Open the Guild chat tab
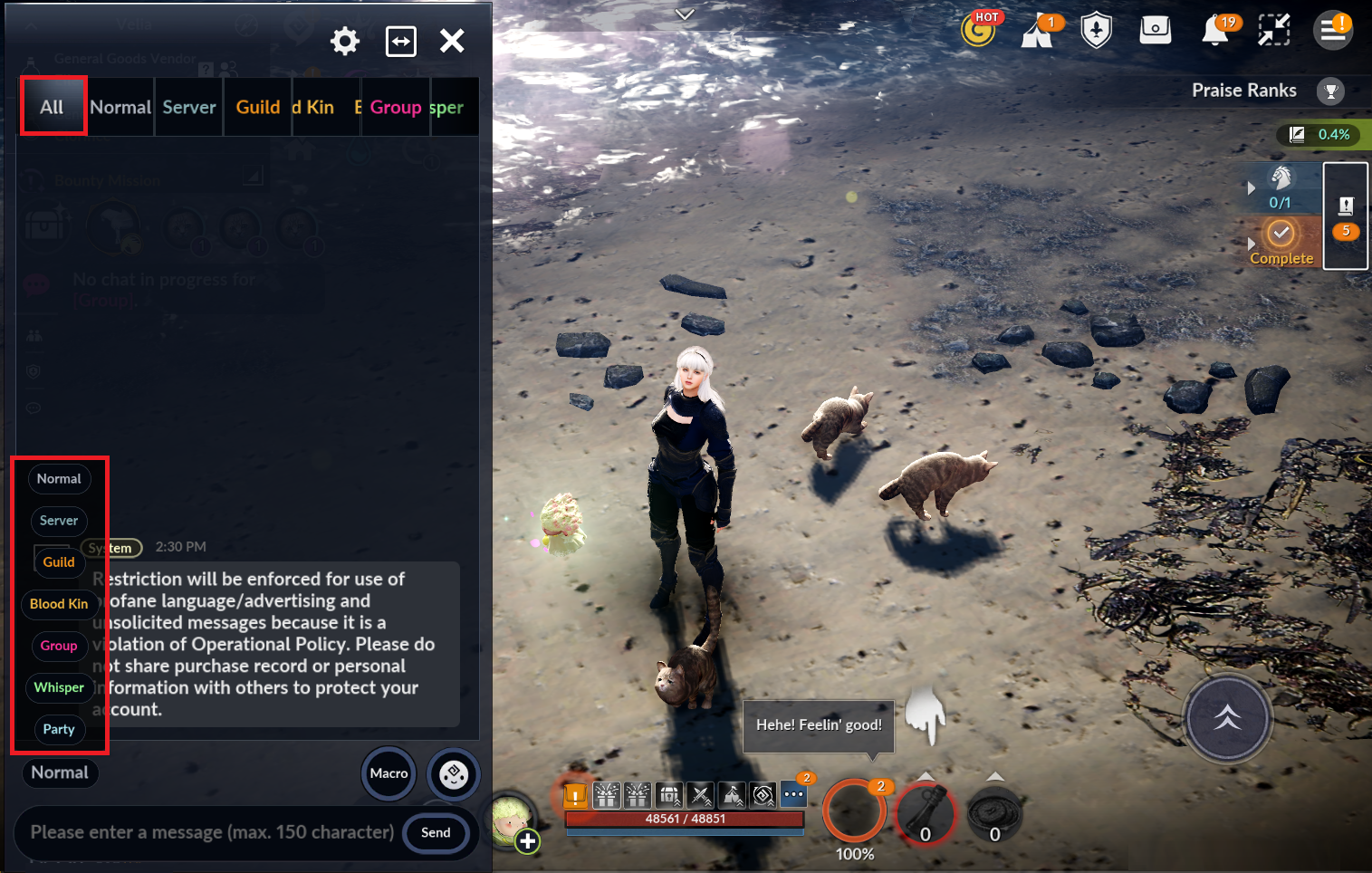The height and width of the screenshot is (873, 1372). click(x=258, y=107)
